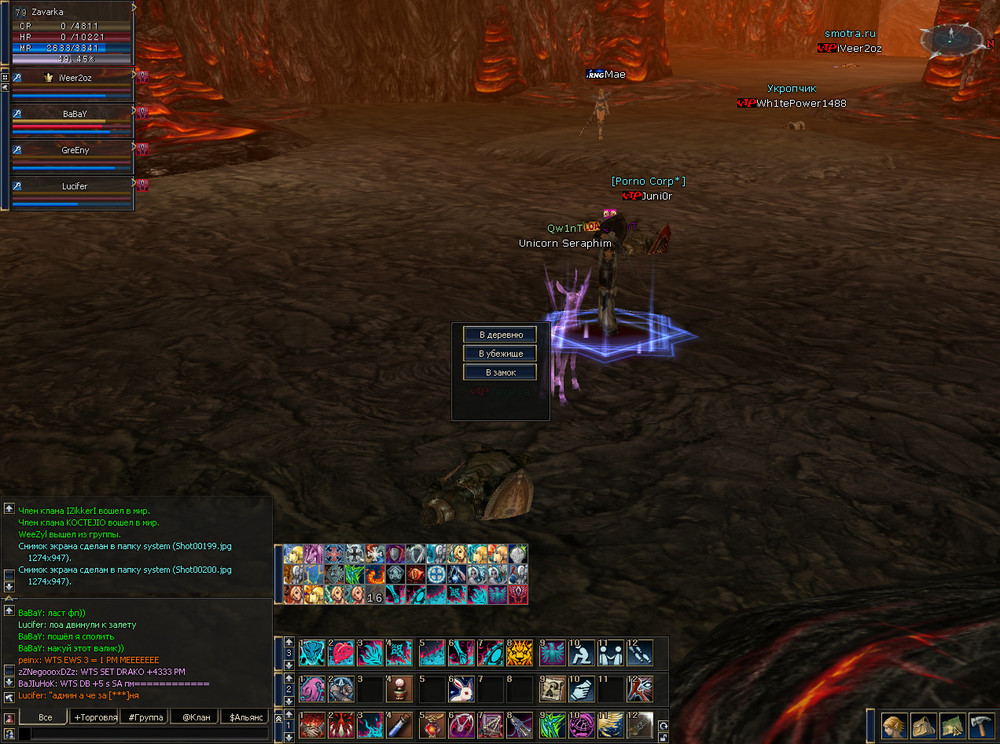The image size is (1000, 744).
Task: Show the "@Клан" chat tab
Action: point(196,717)
